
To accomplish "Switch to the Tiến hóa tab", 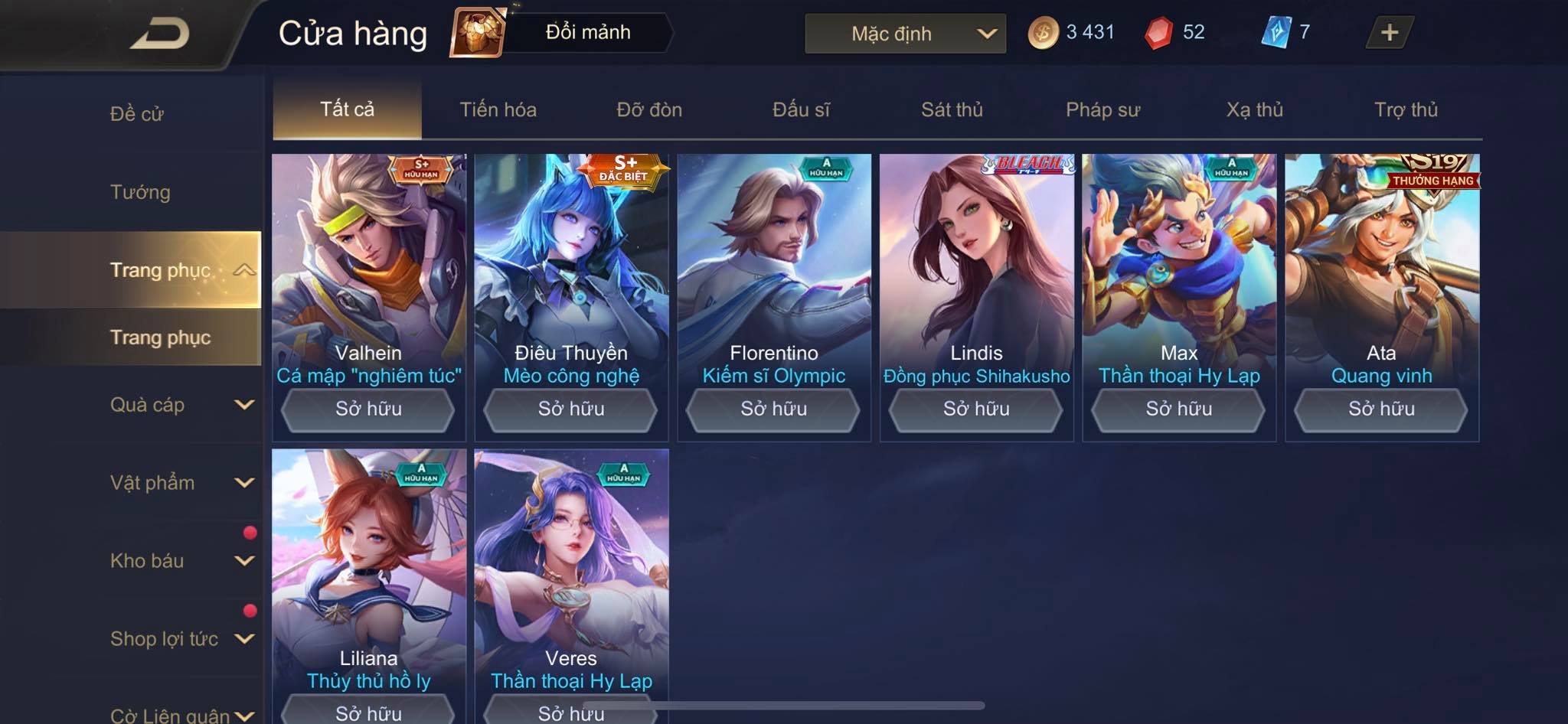I will pyautogui.click(x=498, y=109).
